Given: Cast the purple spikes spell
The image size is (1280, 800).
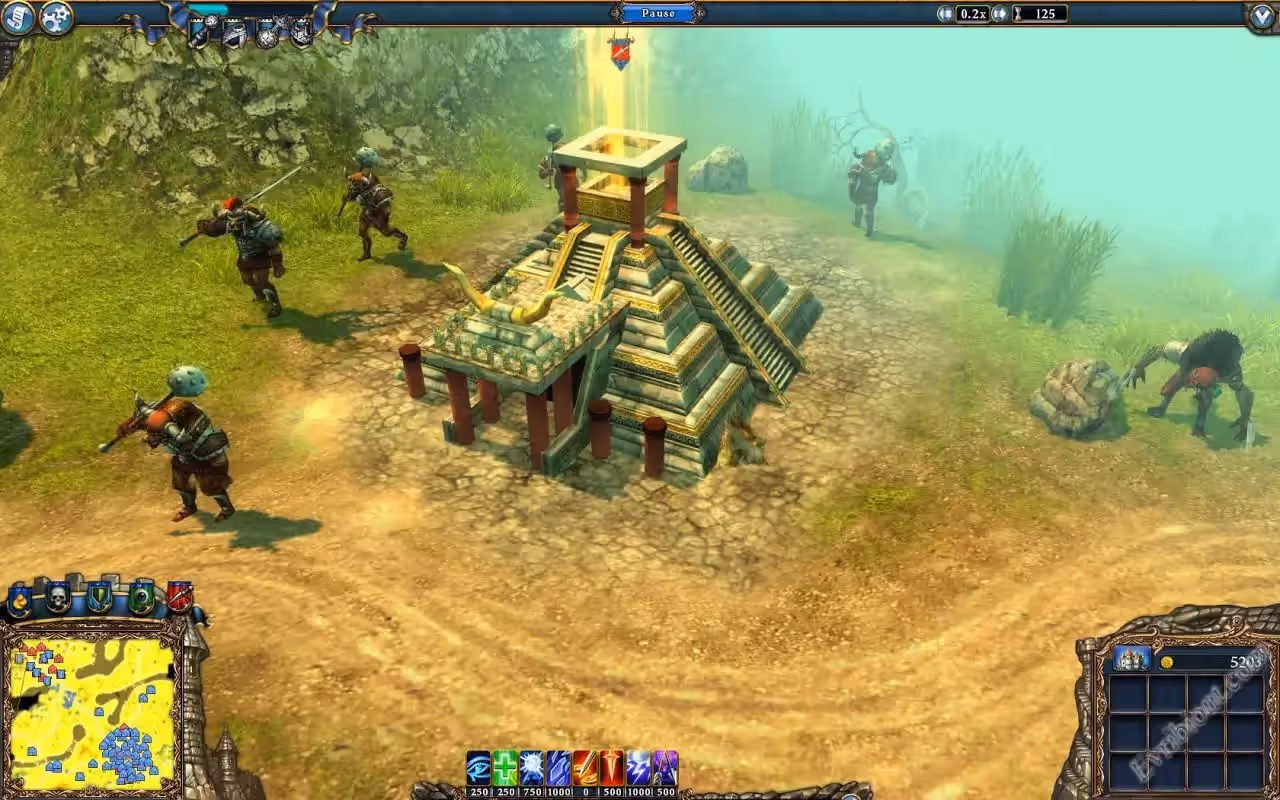Looking at the screenshot, I should click(x=665, y=768).
